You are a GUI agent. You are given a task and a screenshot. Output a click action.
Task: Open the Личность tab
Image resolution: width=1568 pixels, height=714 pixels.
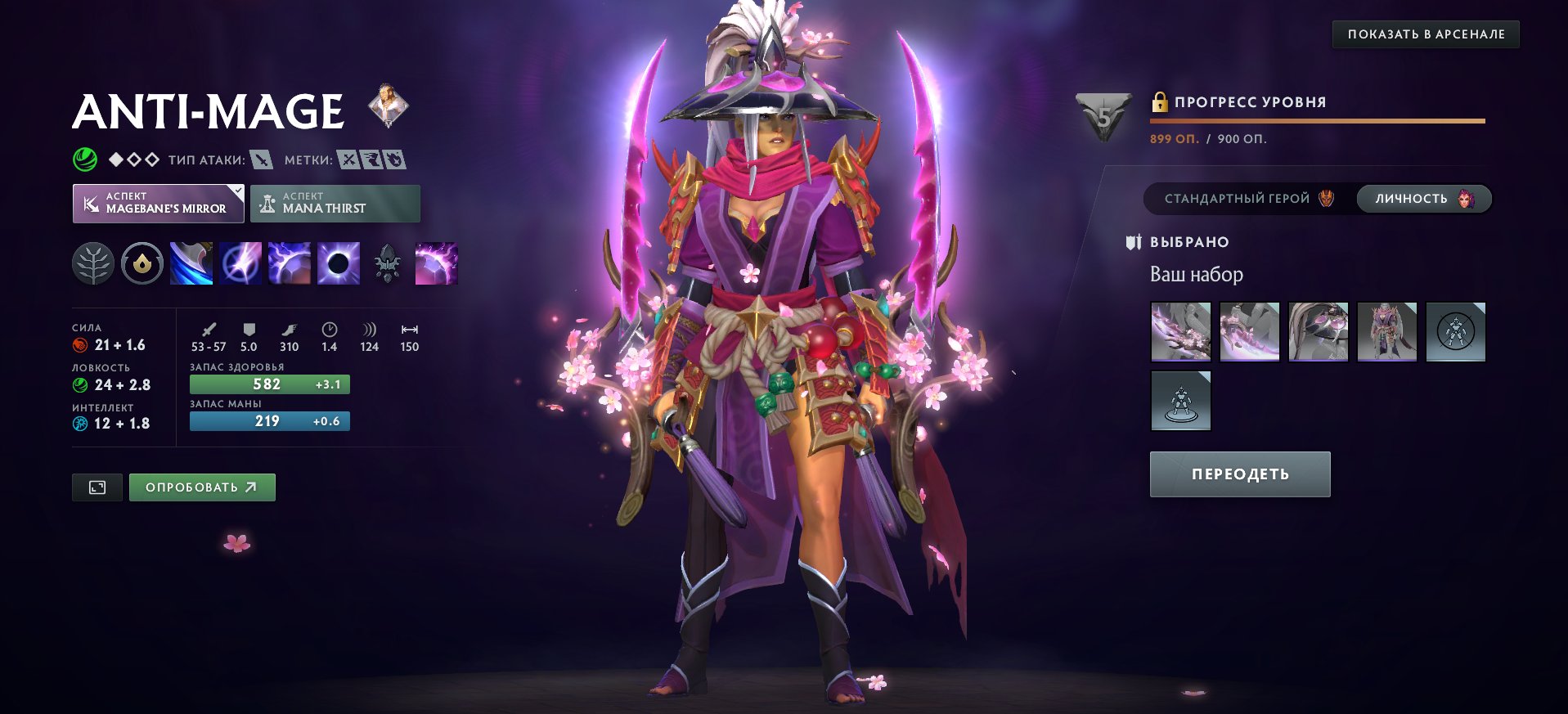[1423, 198]
